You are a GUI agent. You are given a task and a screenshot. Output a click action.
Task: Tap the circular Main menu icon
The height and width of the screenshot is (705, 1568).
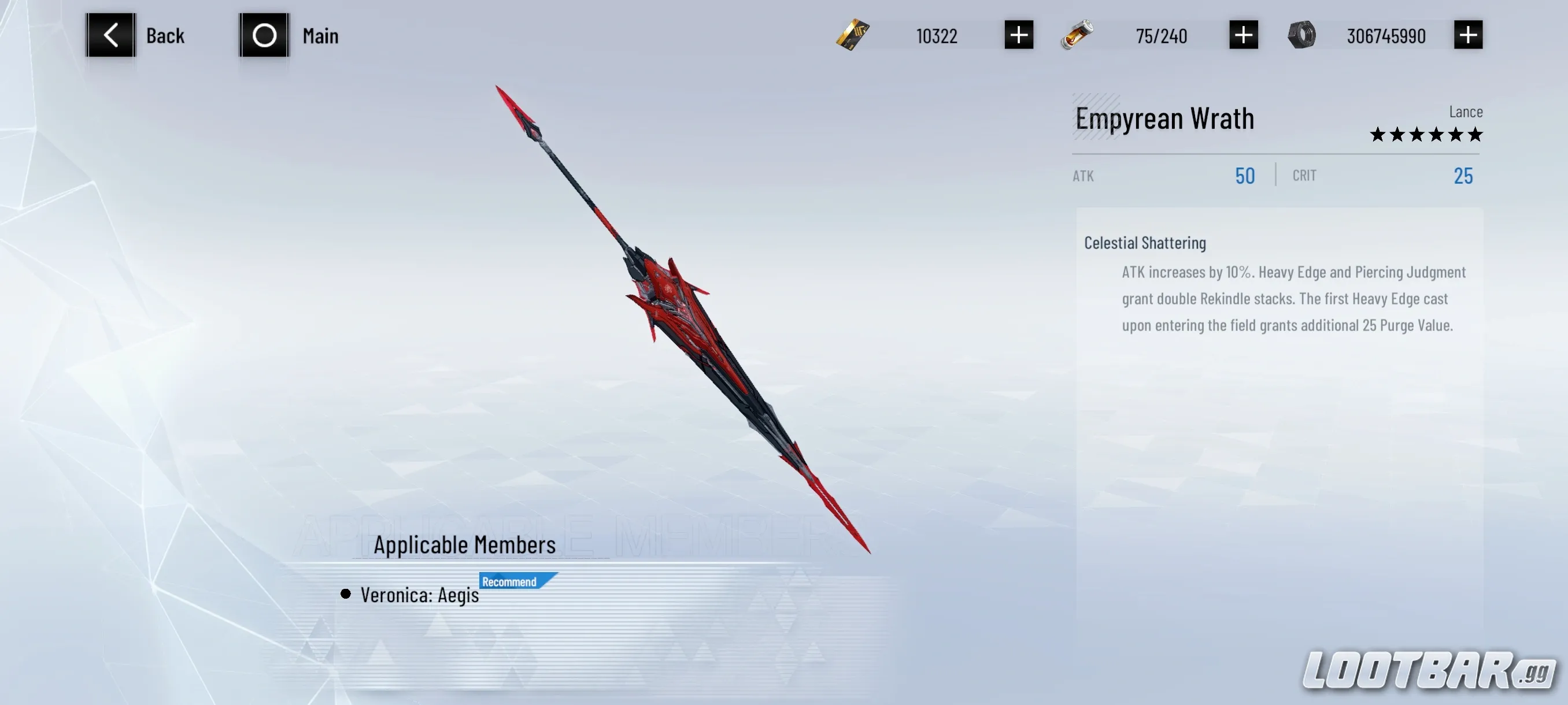[x=265, y=35]
